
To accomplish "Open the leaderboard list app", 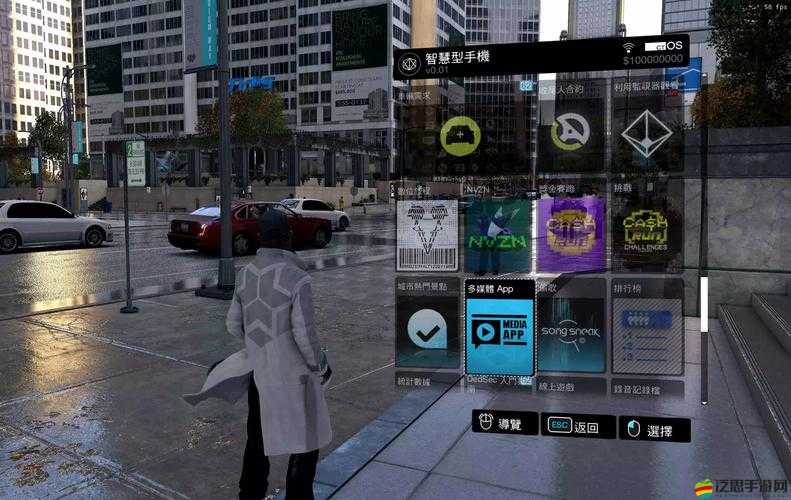I will (x=647, y=332).
